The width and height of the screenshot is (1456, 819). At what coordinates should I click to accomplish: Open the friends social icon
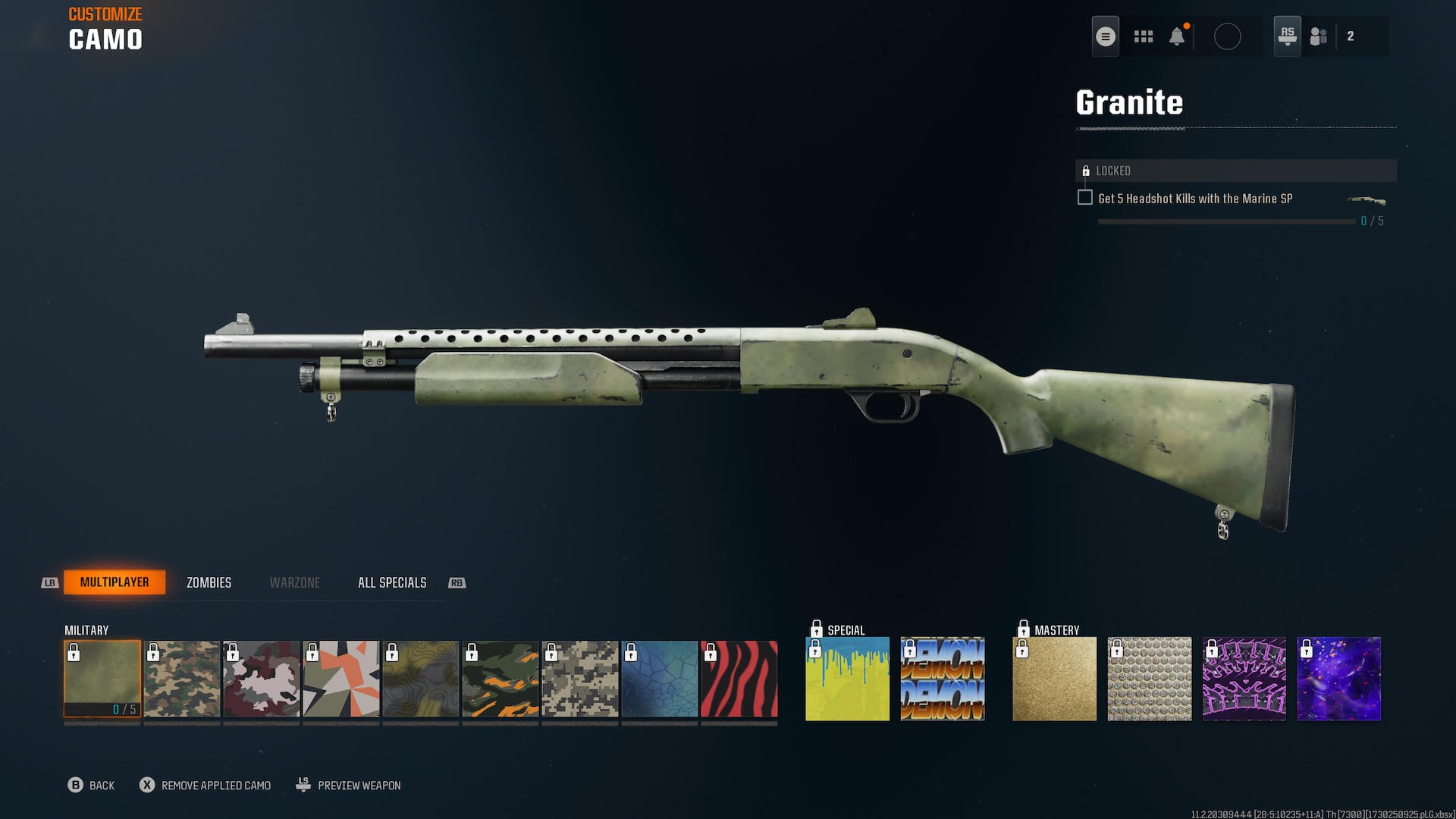tap(1317, 36)
